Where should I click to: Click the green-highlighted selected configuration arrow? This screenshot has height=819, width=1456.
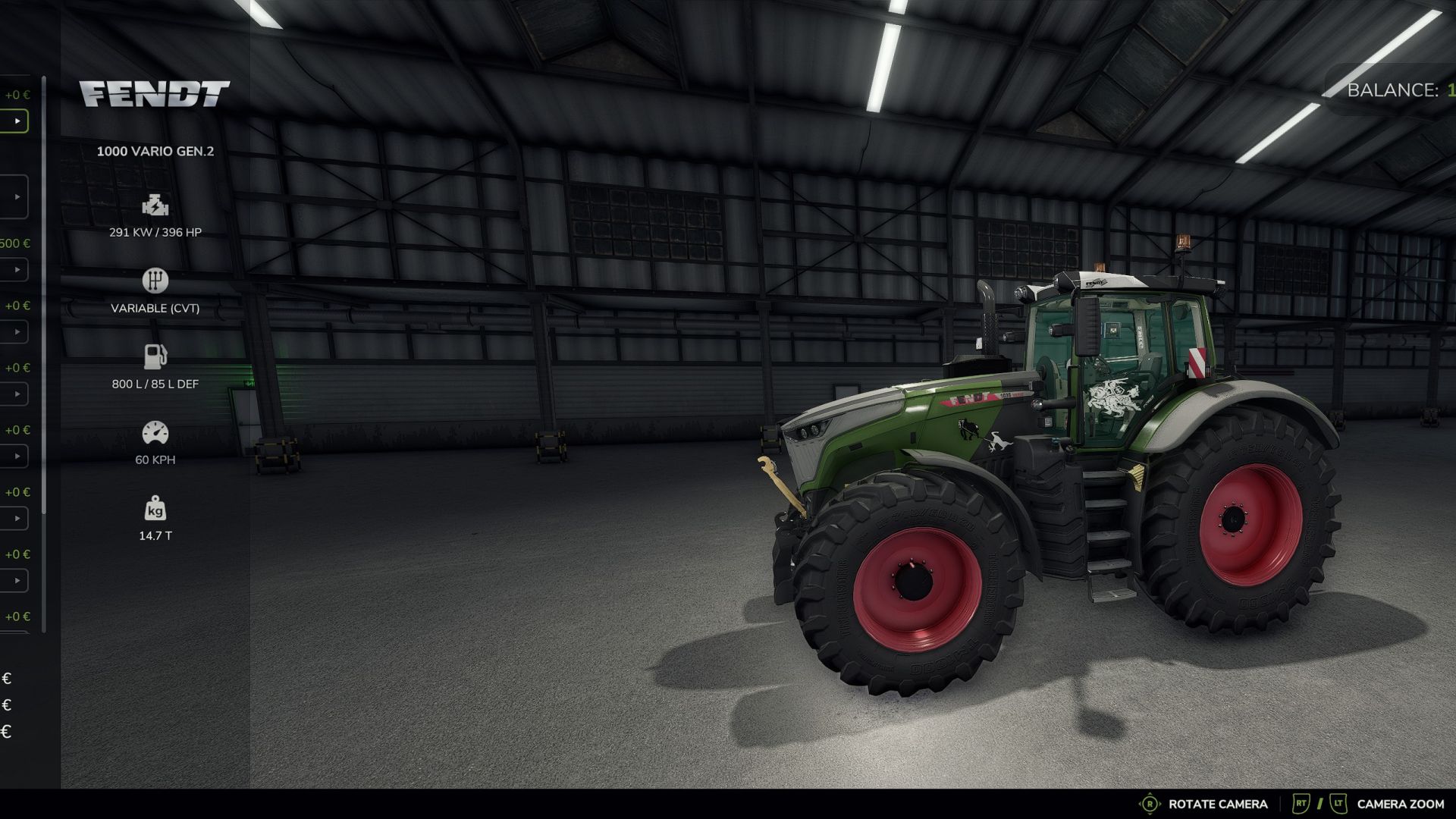coord(17,120)
